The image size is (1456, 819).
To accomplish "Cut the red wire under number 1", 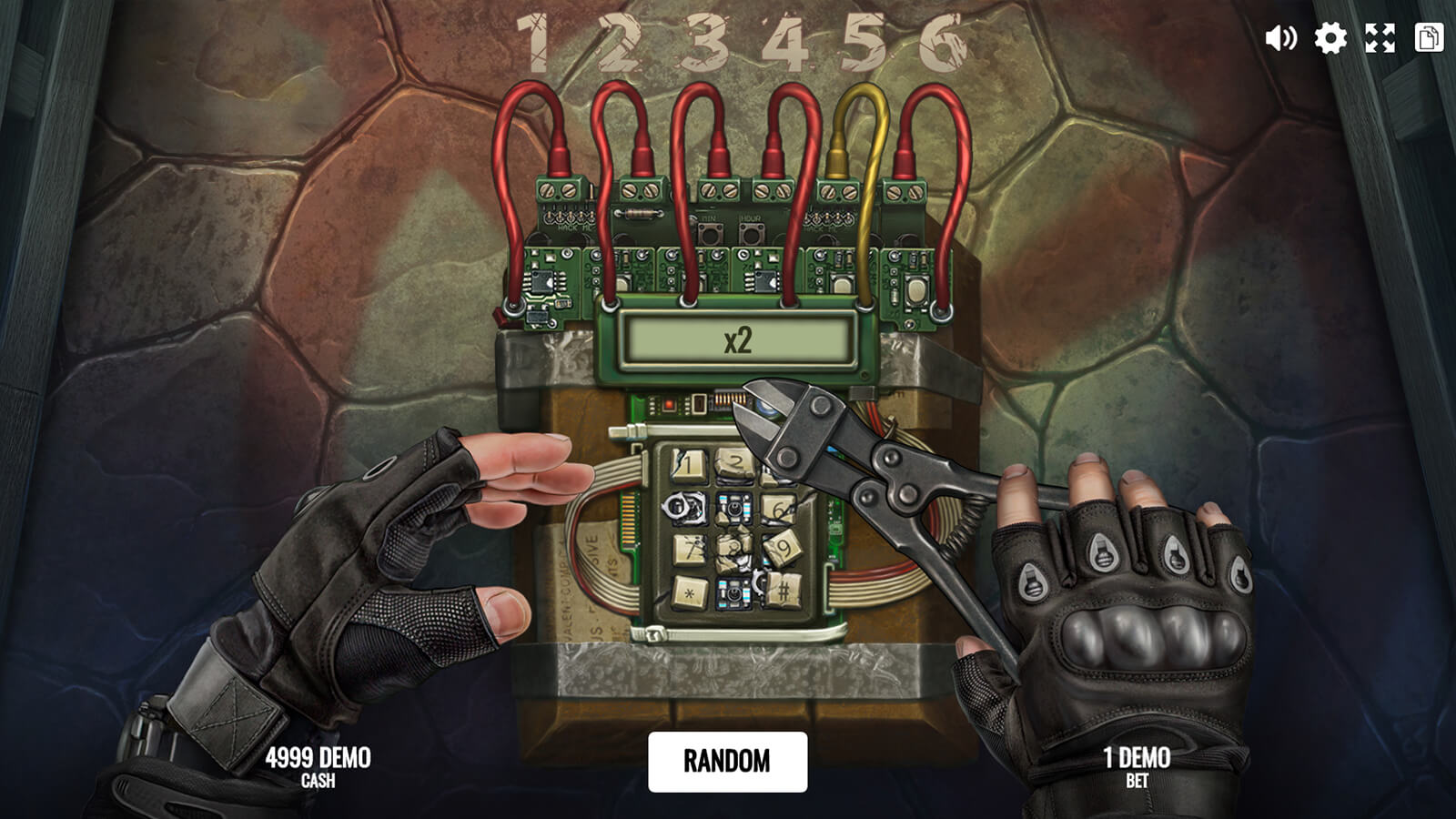I will (x=503, y=182).
